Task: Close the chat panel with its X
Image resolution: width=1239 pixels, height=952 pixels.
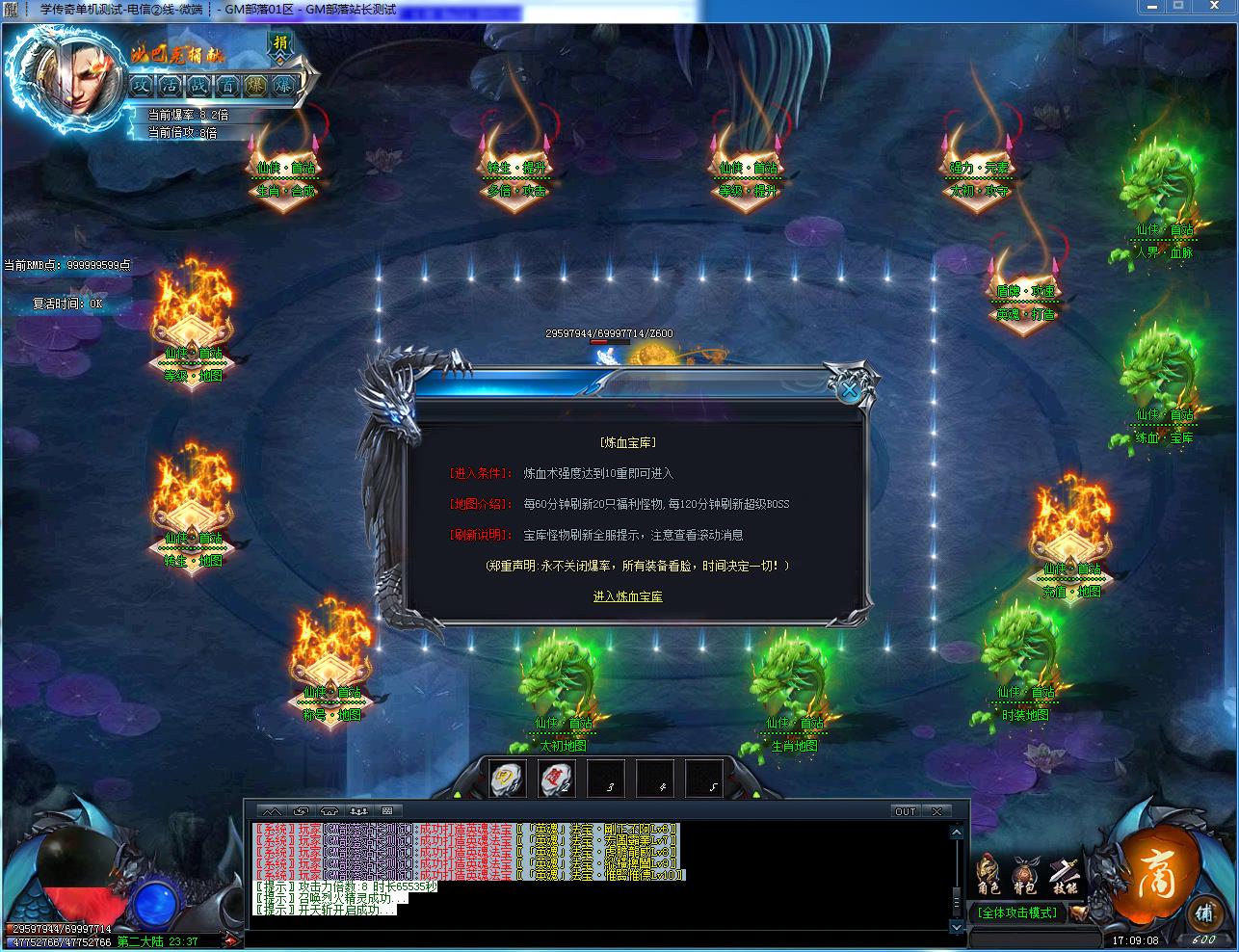Action: [936, 811]
